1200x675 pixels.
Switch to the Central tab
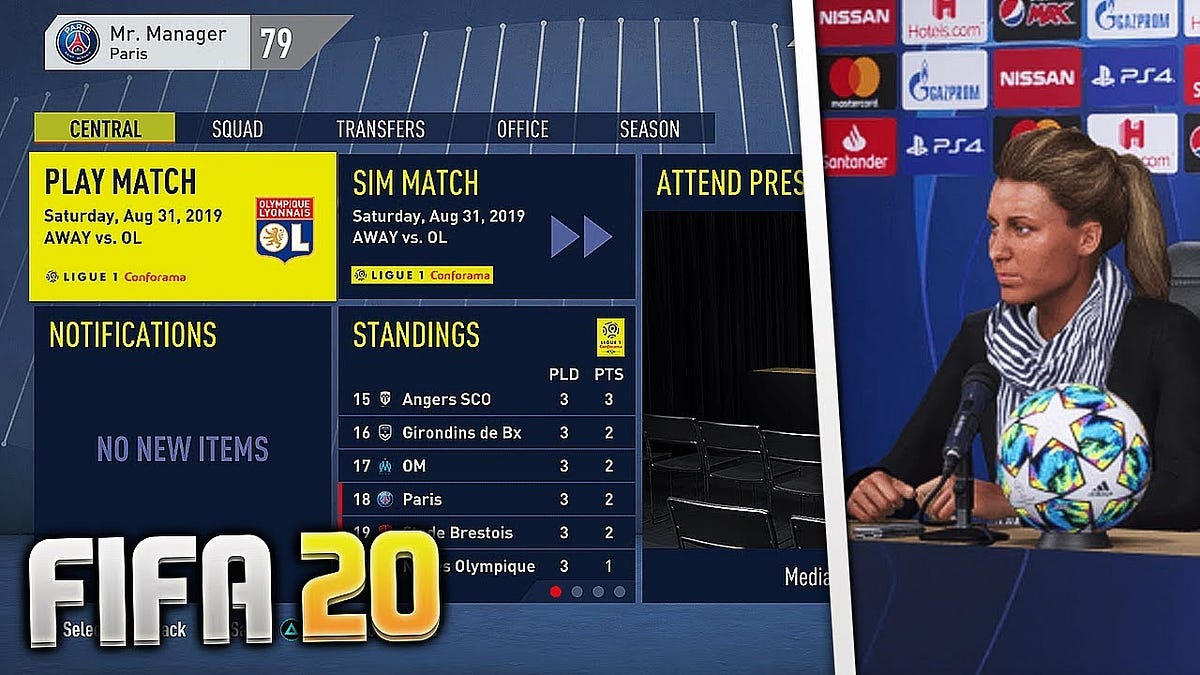pos(105,129)
